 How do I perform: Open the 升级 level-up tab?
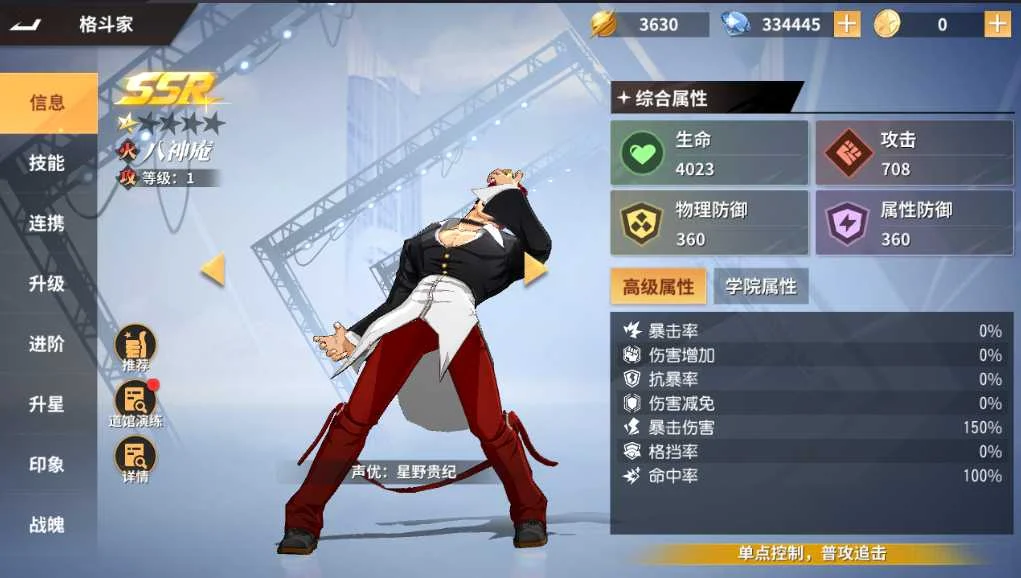[47, 284]
